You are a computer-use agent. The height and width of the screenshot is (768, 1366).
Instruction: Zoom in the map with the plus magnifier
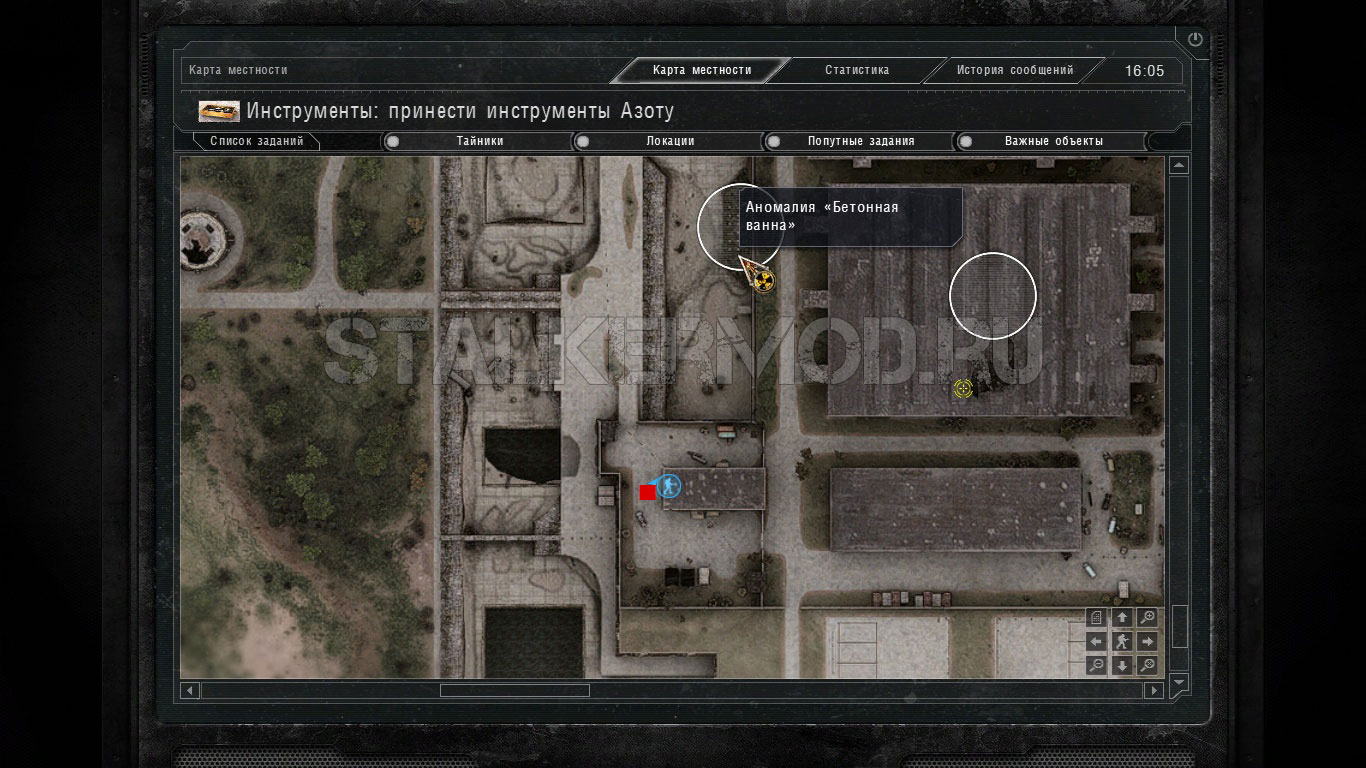tap(1148, 618)
